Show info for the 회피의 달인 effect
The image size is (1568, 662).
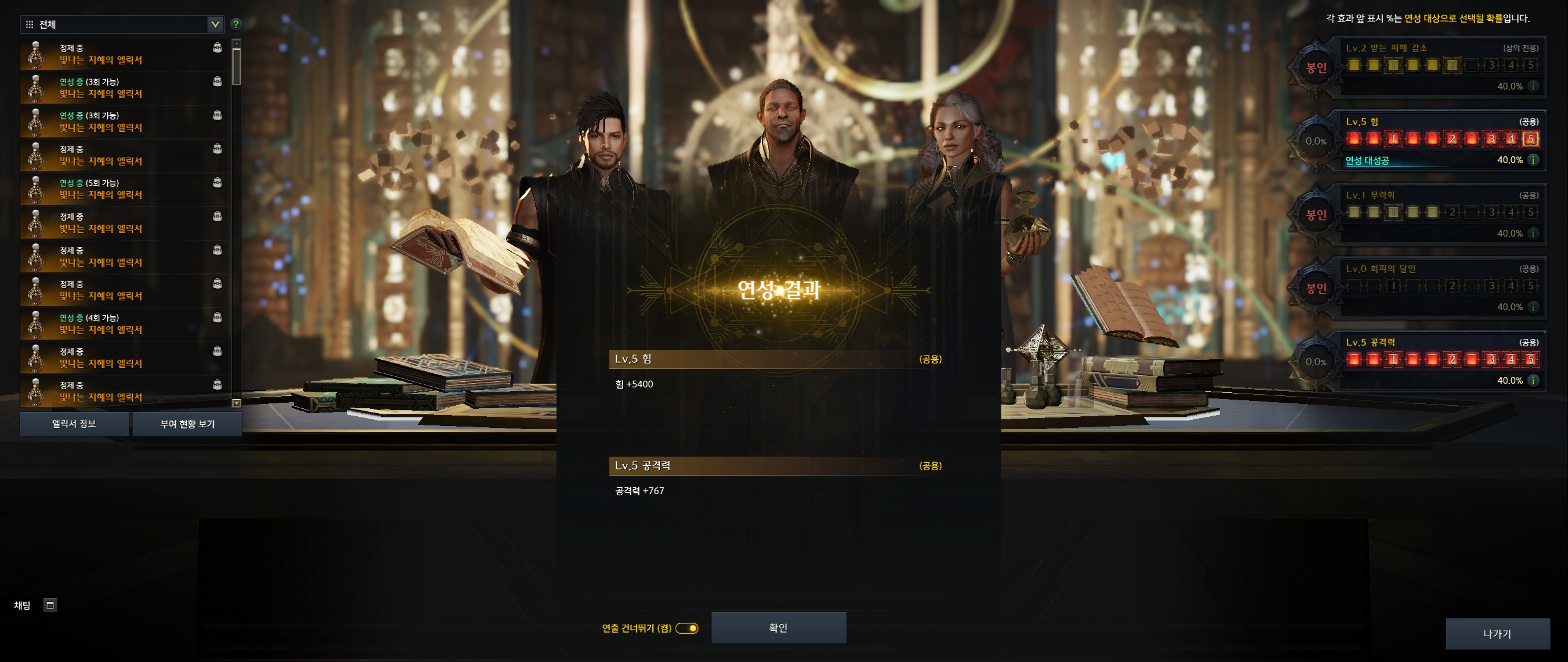tap(1533, 307)
